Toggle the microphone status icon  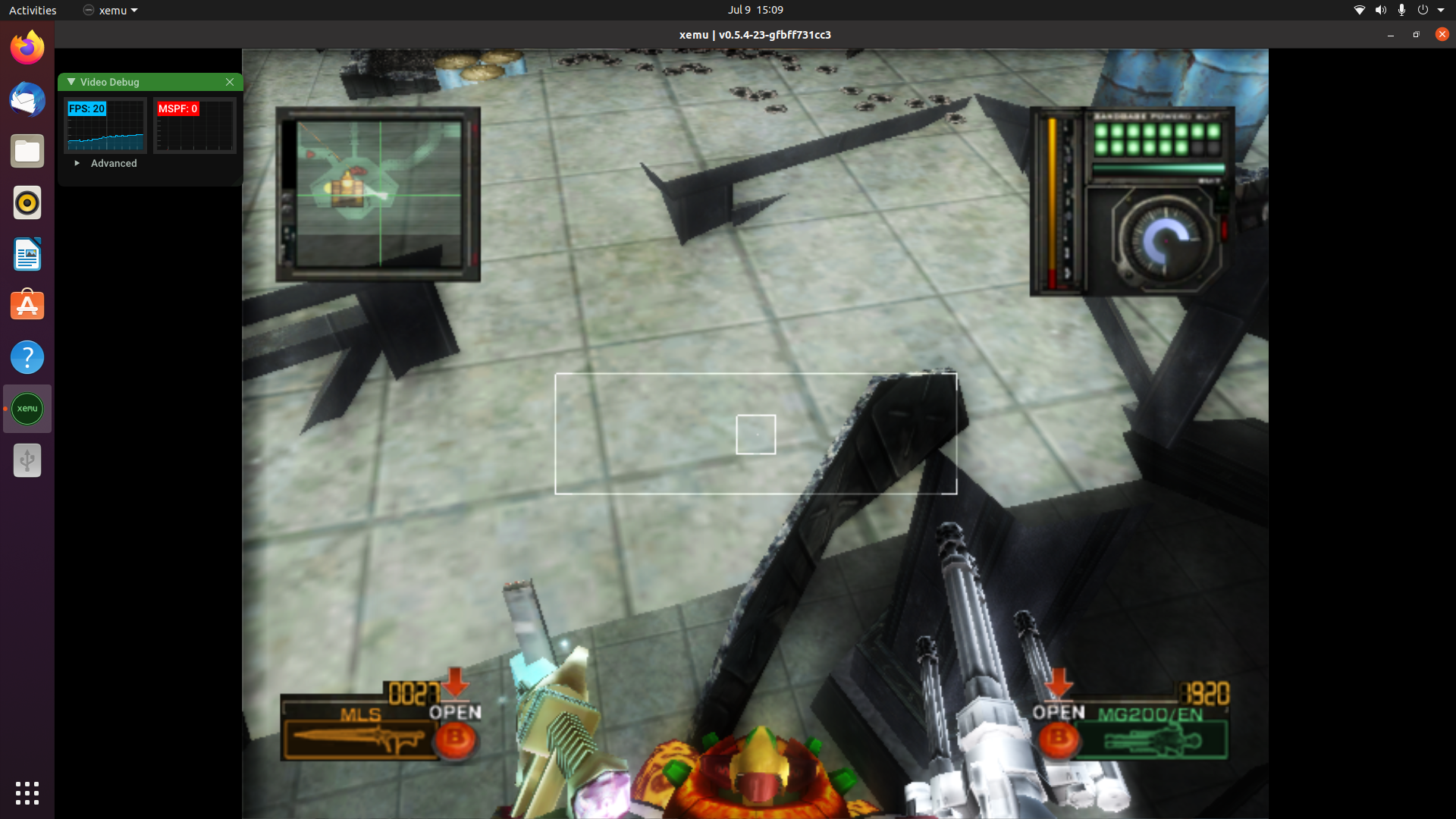coord(1402,10)
